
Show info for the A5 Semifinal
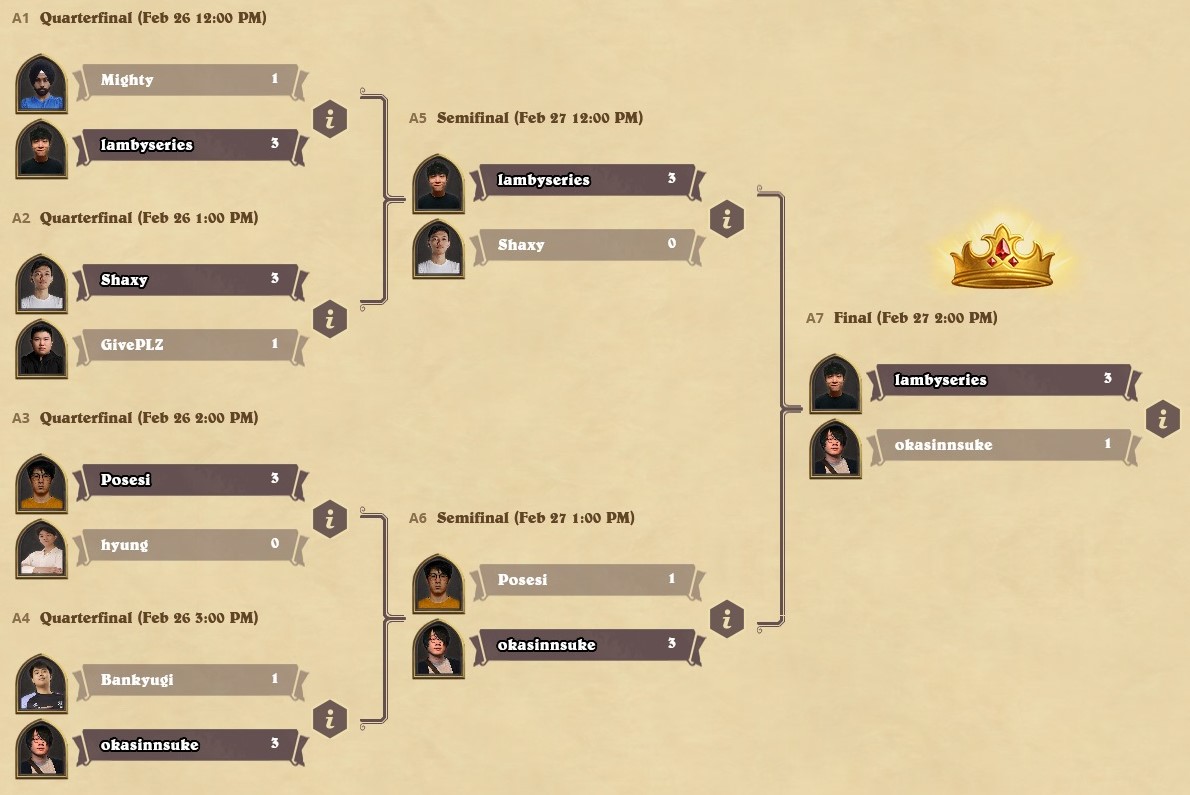(727, 219)
